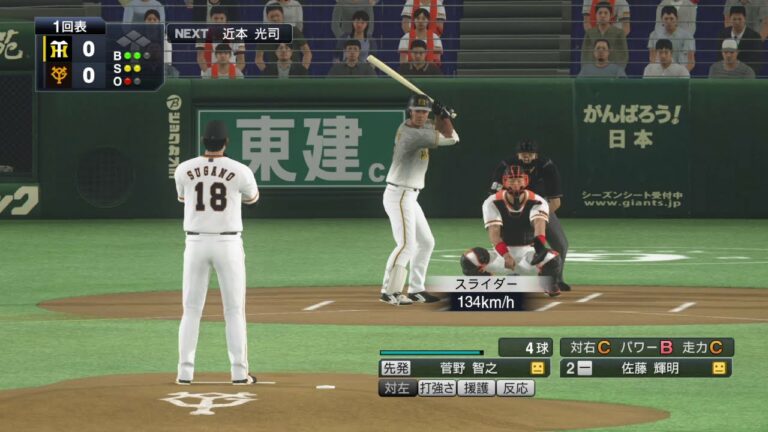The height and width of the screenshot is (432, 768).
Task: Click the Giants team logo
Action: (57, 74)
